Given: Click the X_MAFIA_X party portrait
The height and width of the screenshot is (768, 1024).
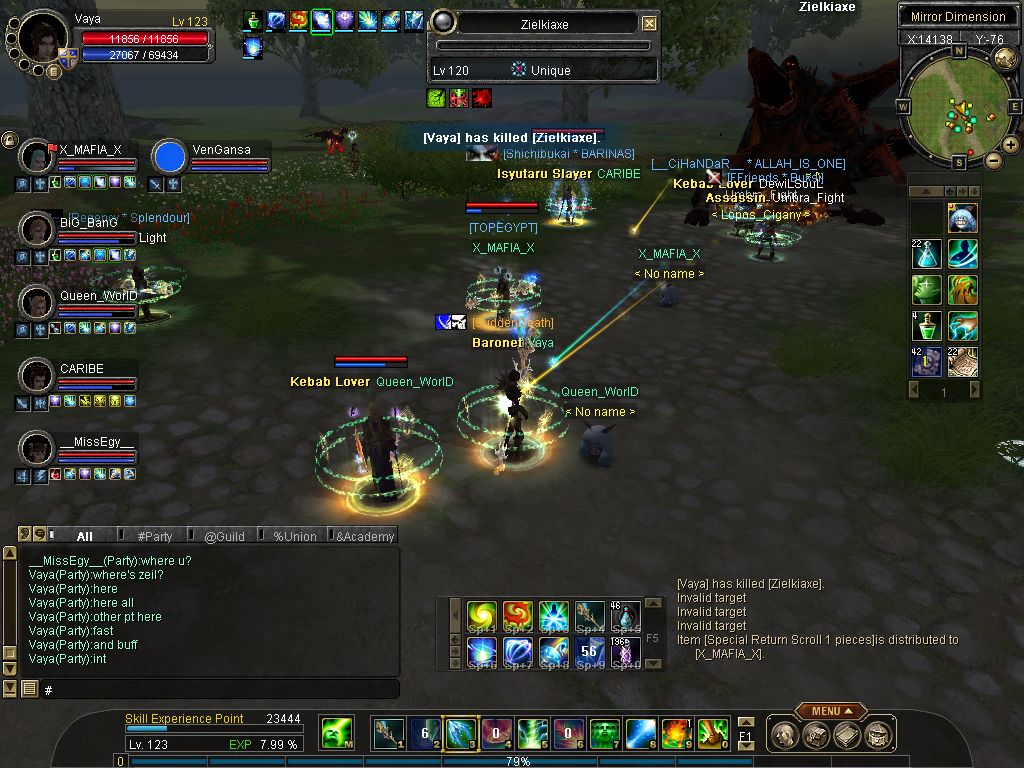Looking at the screenshot, I should point(37,157).
